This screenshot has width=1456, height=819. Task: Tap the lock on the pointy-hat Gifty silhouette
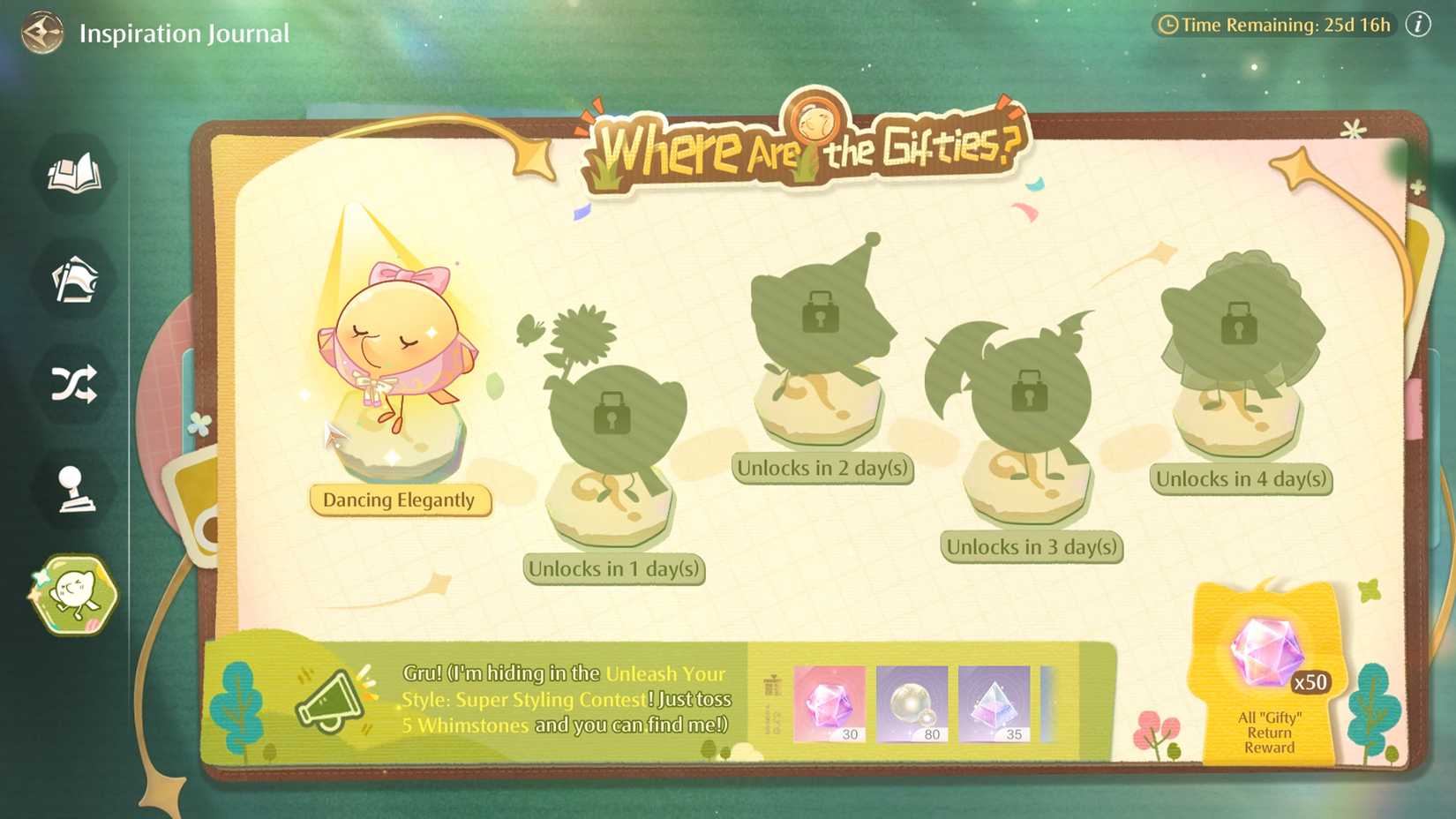coord(821,314)
